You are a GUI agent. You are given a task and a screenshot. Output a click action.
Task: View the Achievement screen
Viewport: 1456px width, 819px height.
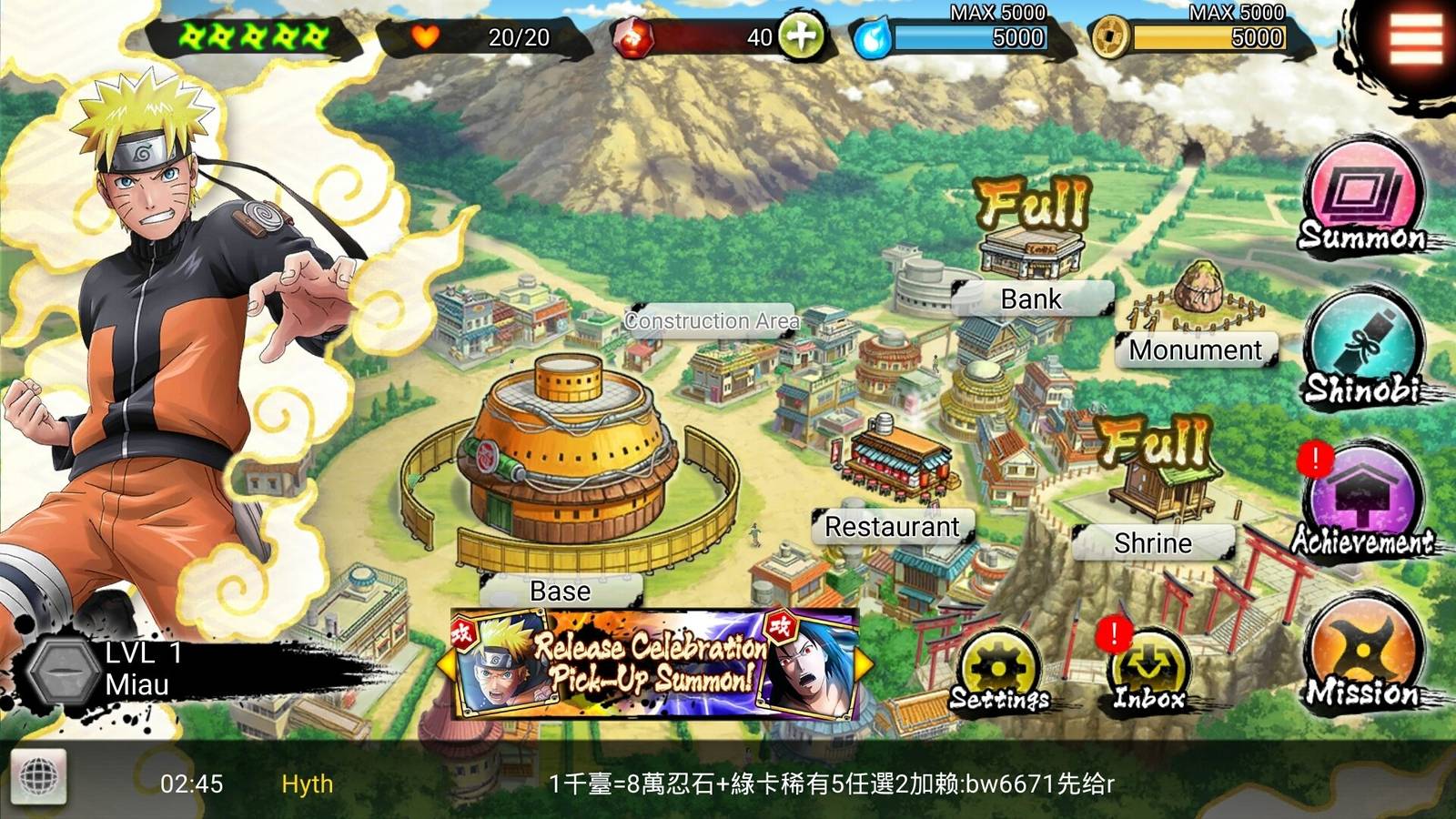pyautogui.click(x=1362, y=503)
